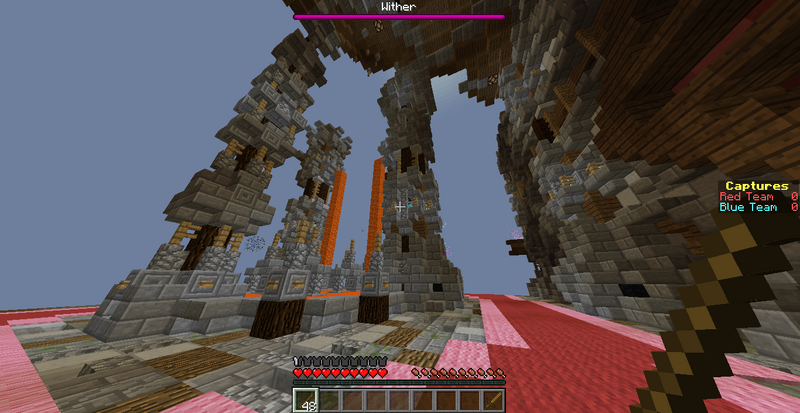Select the hotbar slot holding 48 sticks
The image size is (800, 413).
click(x=304, y=401)
